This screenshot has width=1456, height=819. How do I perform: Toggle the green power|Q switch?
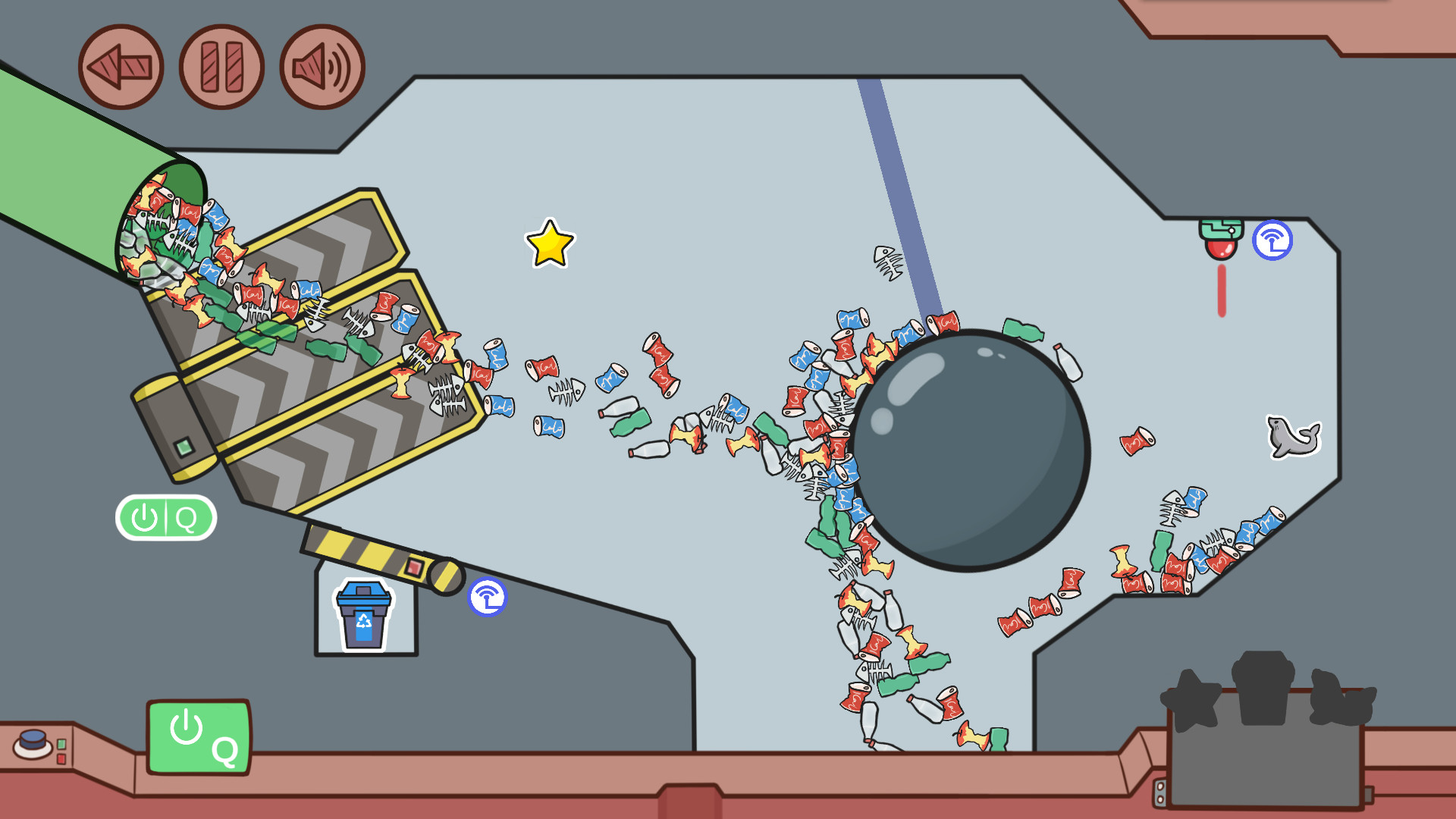point(165,516)
